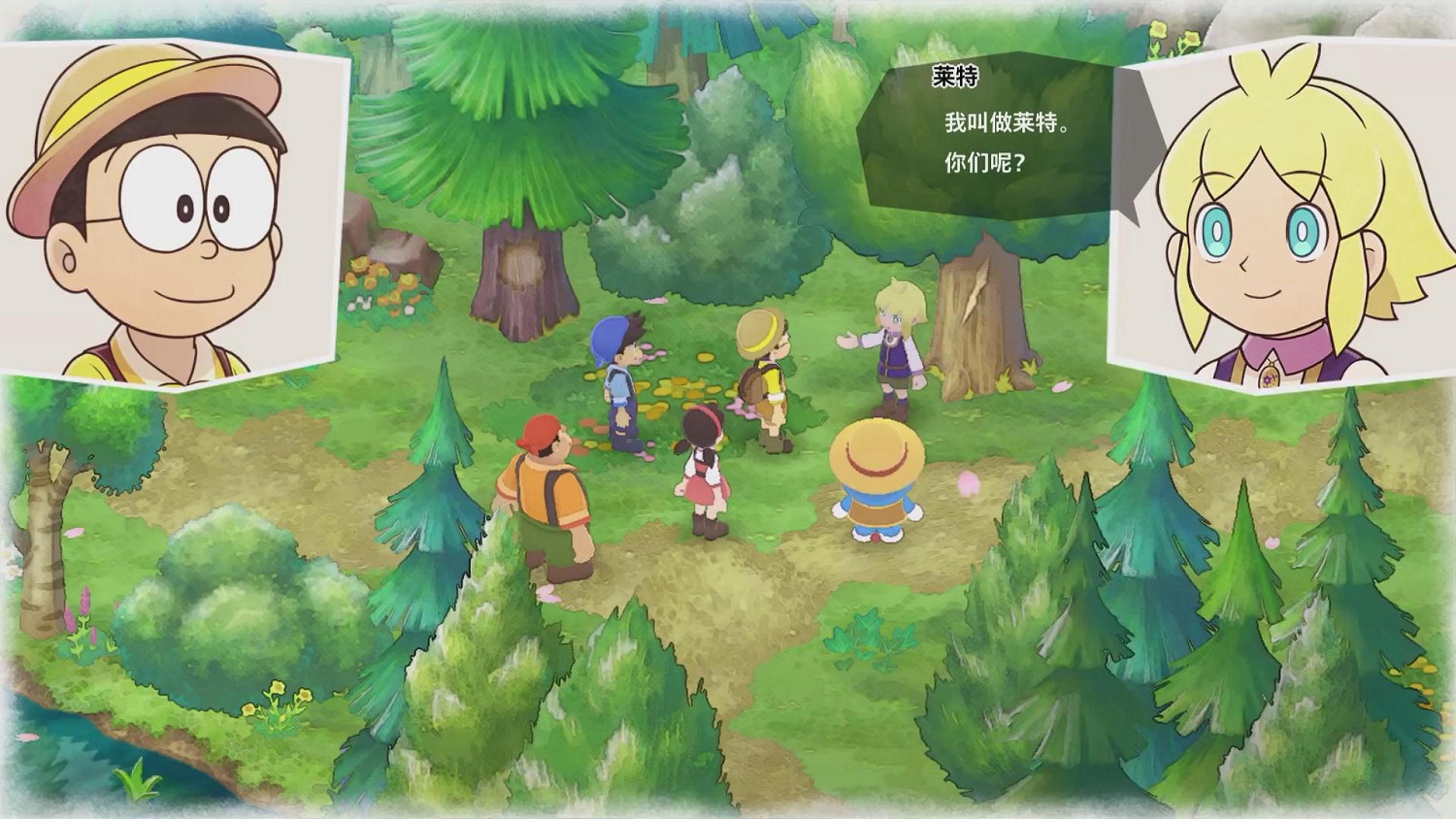Image resolution: width=1456 pixels, height=819 pixels.
Task: Click Suneo with the blue cap
Action: [621, 378]
